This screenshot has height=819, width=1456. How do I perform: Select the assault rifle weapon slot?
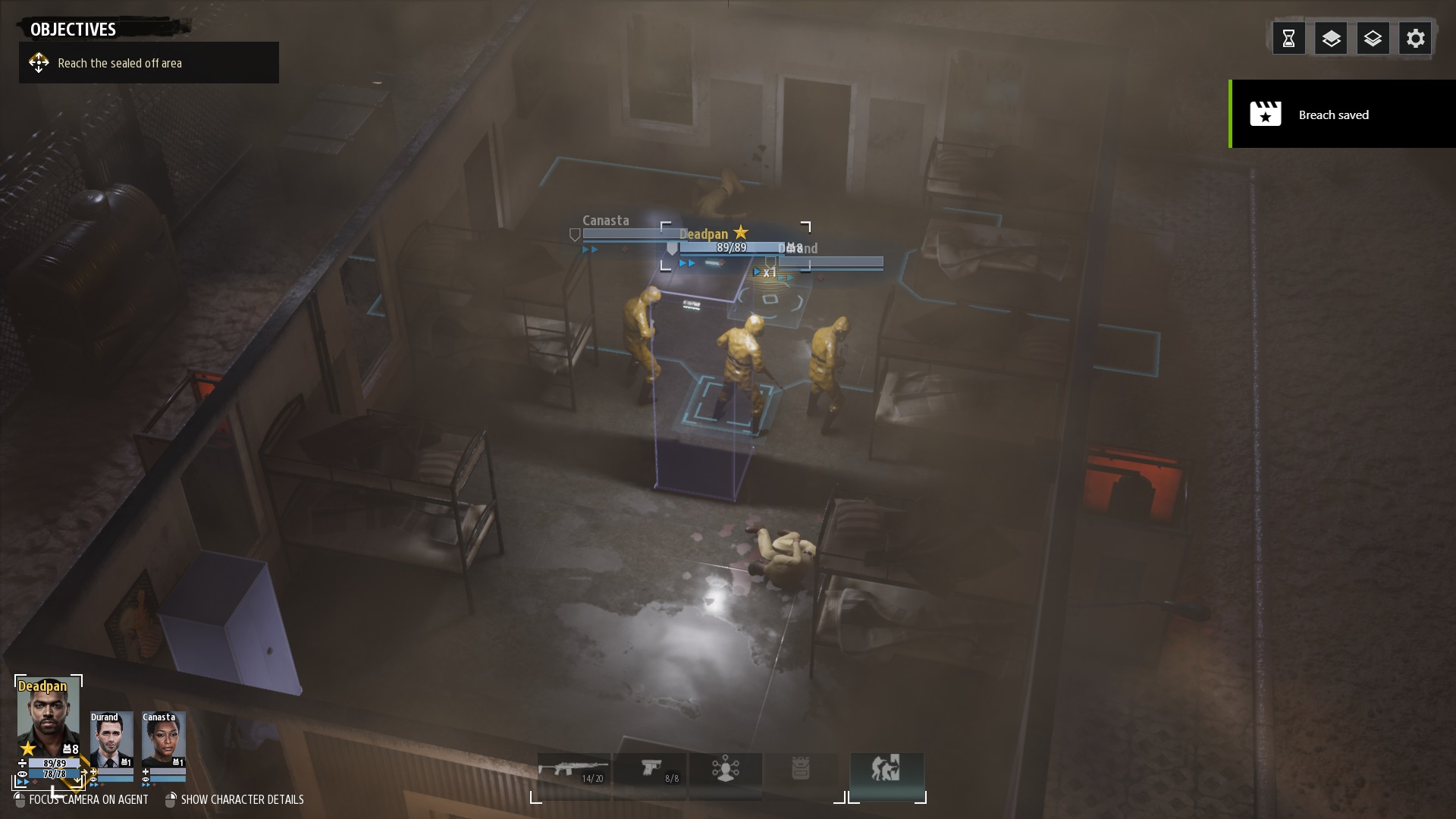573,771
